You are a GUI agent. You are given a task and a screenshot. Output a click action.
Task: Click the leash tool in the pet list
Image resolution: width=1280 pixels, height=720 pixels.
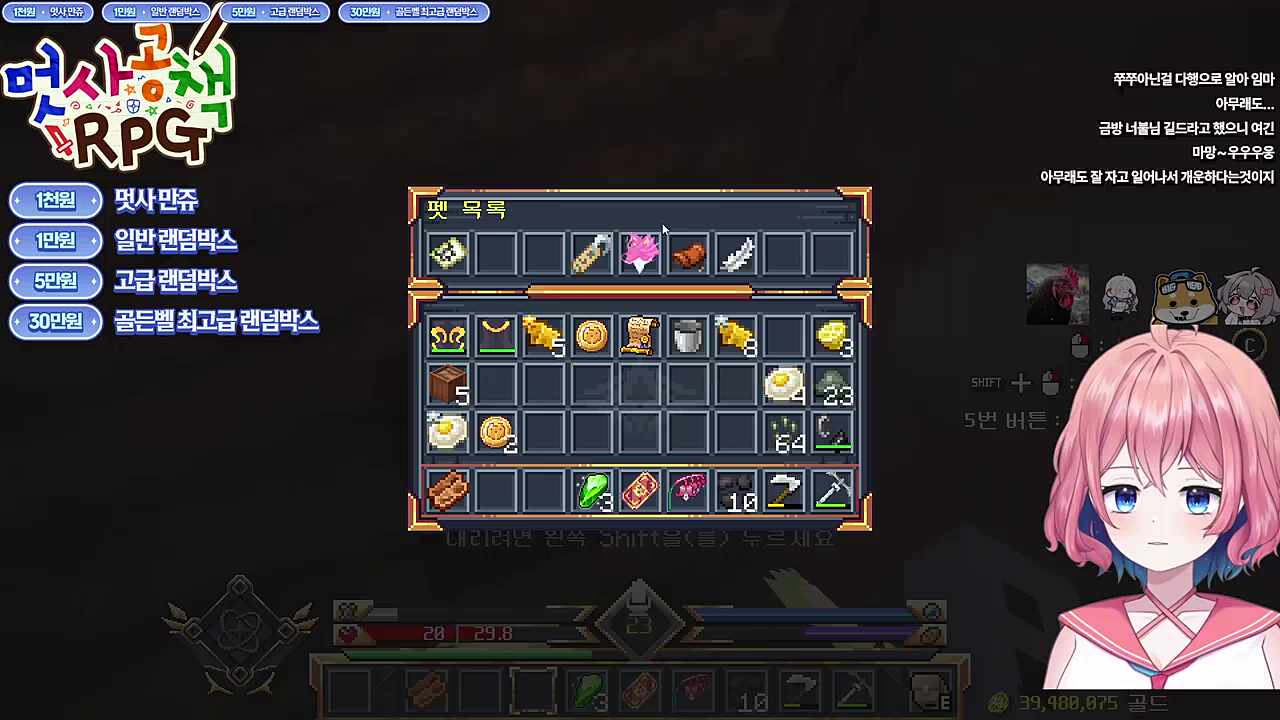tap(591, 254)
